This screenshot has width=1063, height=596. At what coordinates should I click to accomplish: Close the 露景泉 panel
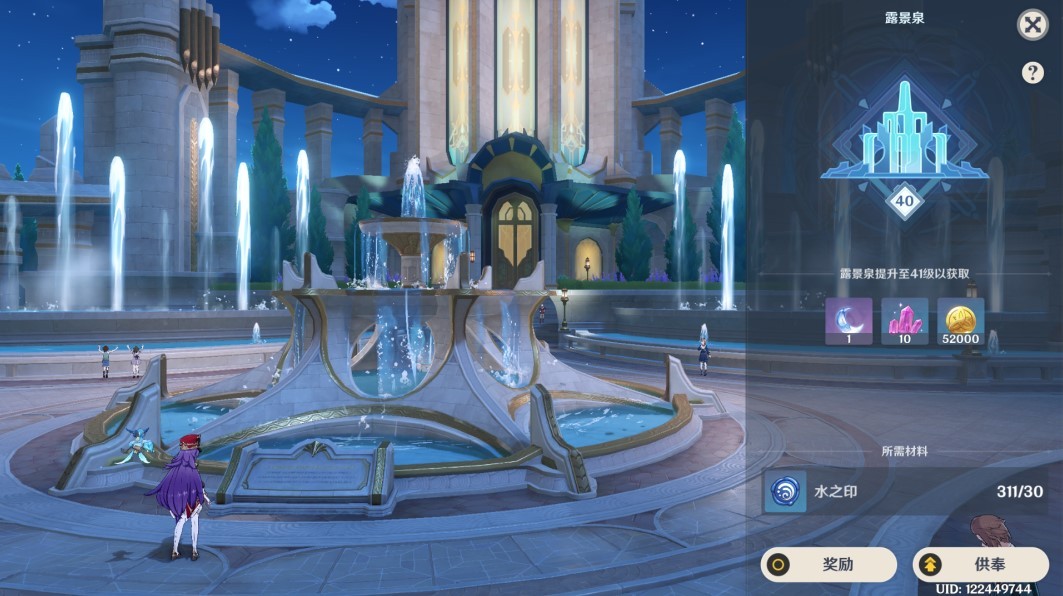(x=1032, y=25)
